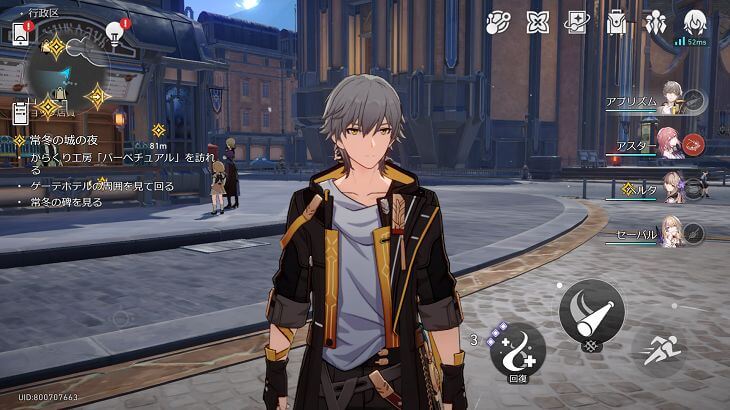
Task: Toggle the sprint running button
Action: (x=658, y=350)
